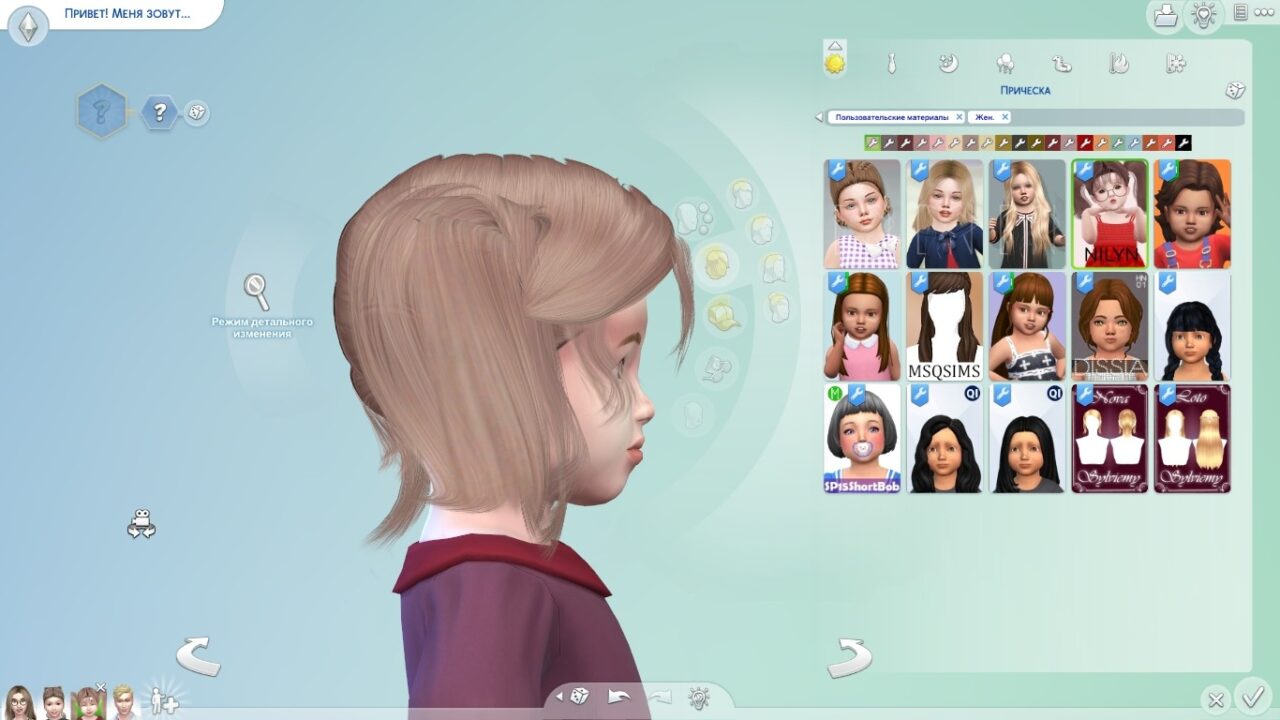Remove the 'Жен.' filter tag

pos(1005,117)
